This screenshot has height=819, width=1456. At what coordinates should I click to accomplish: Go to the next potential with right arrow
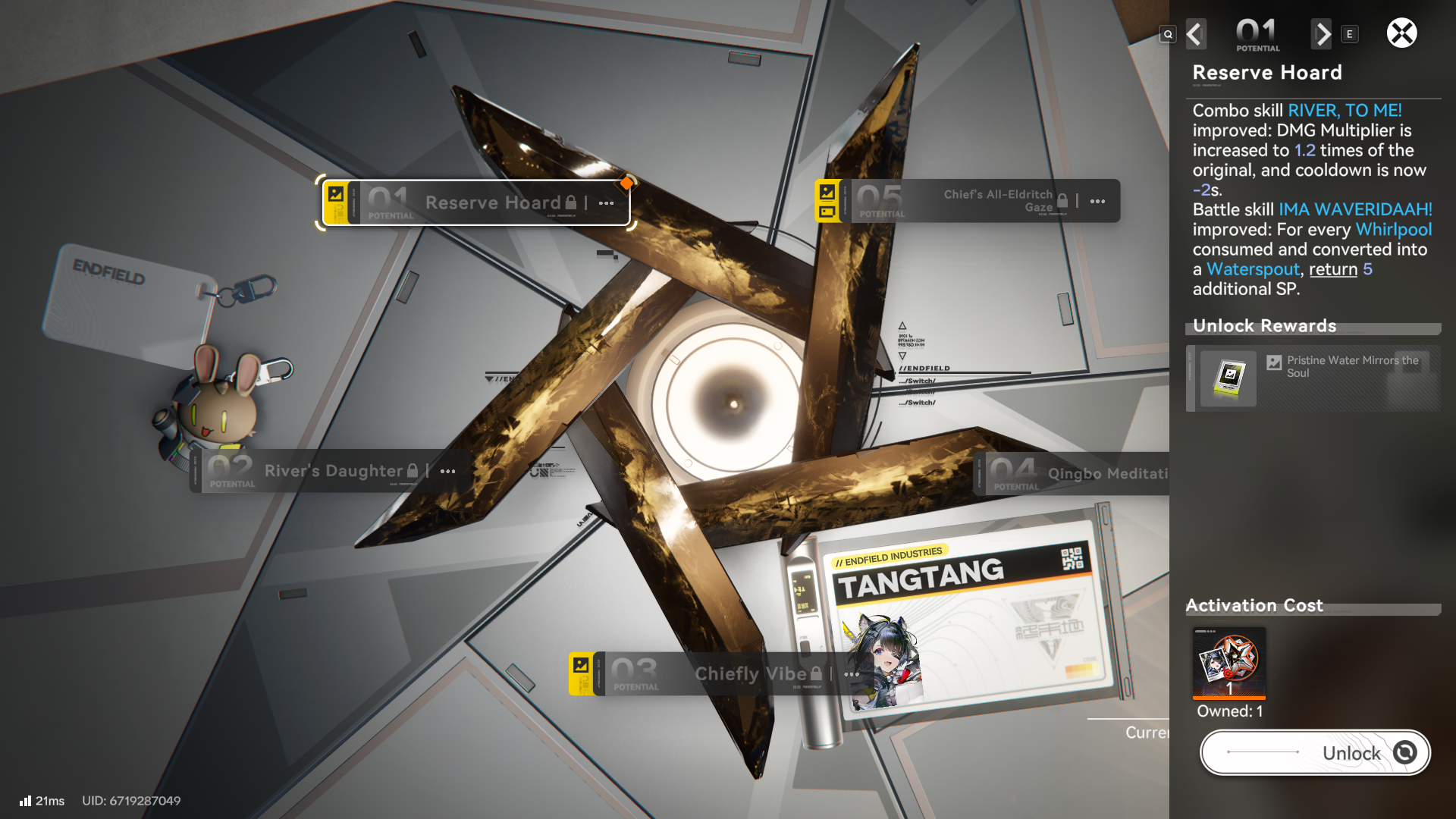pos(1322,34)
